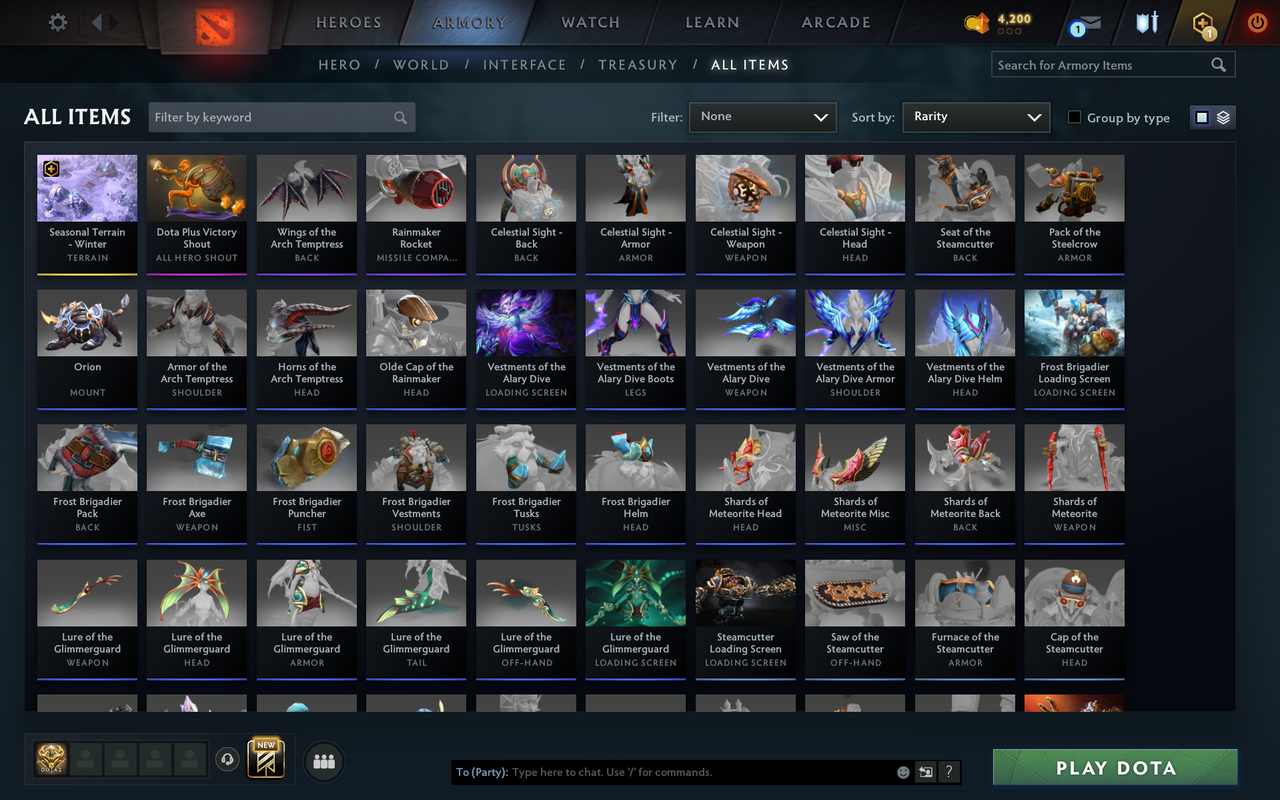The width and height of the screenshot is (1280, 800).
Task: Enable the Group by type checkbox
Action: tap(1074, 118)
